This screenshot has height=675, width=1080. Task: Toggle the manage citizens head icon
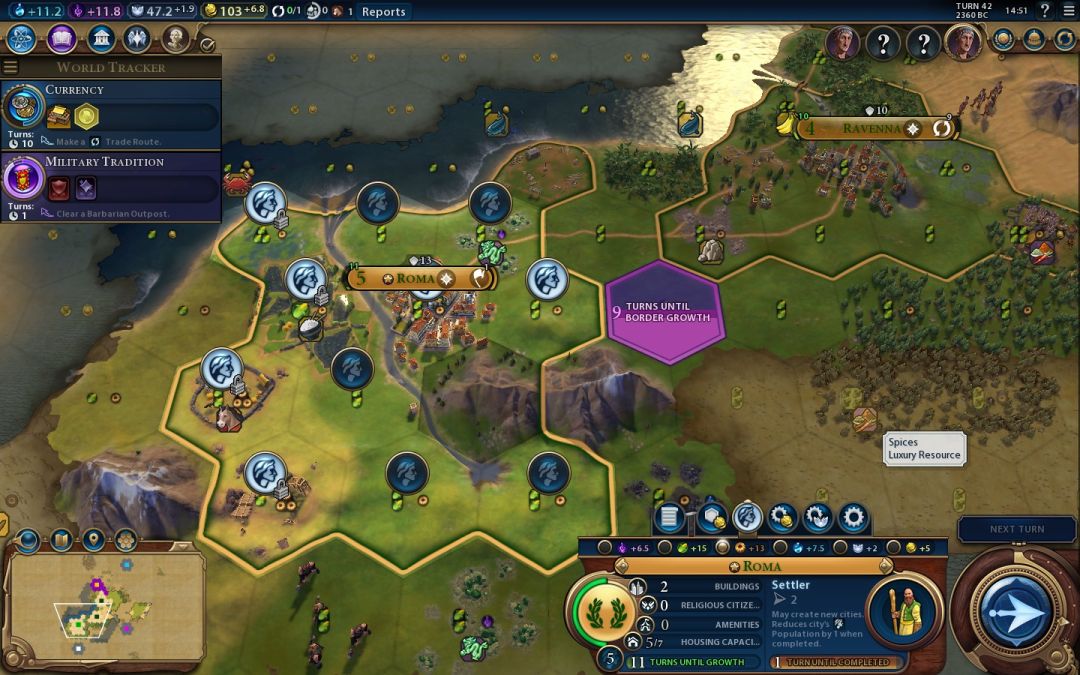coord(747,518)
